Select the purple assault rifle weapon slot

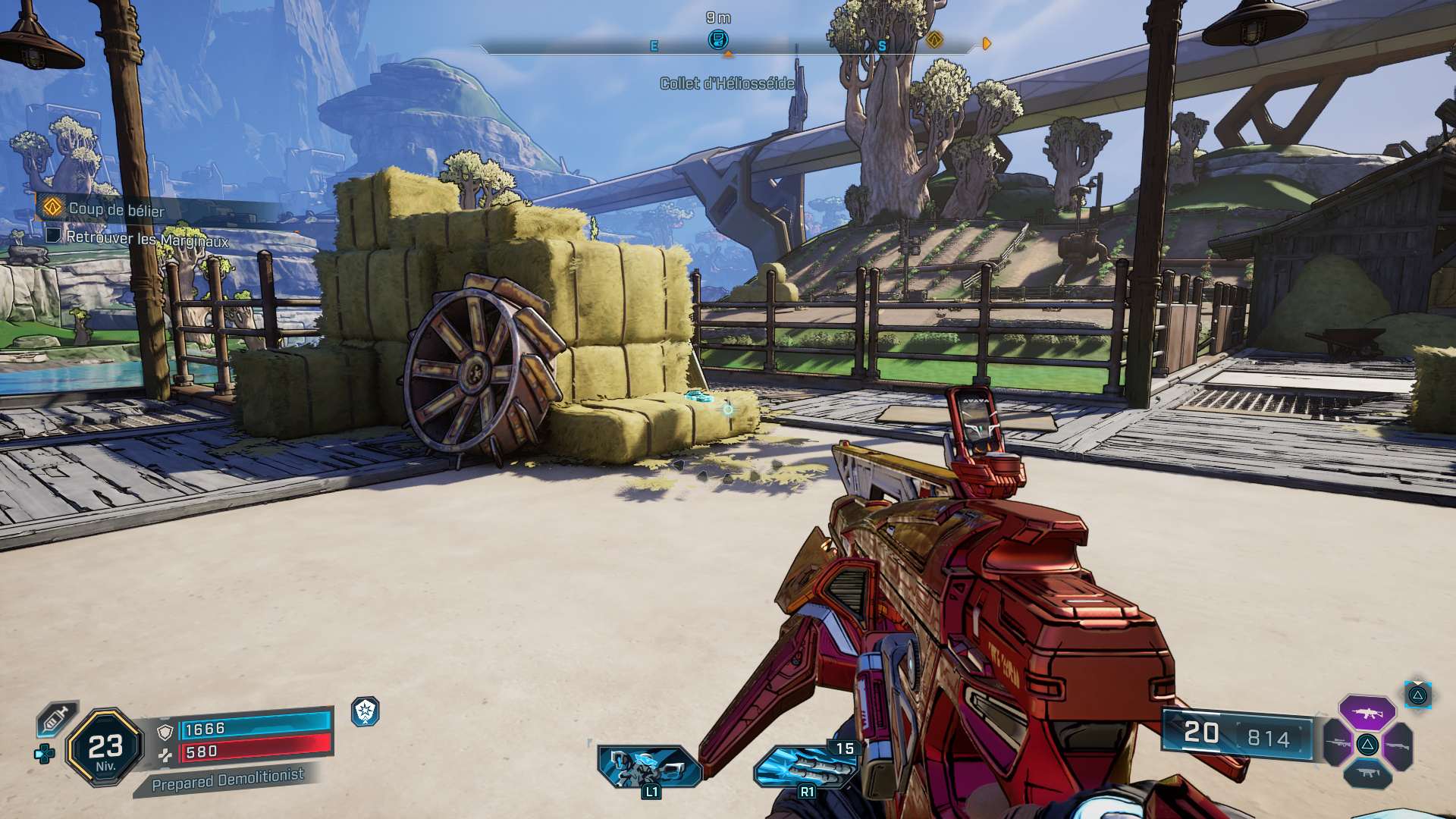point(1367,713)
